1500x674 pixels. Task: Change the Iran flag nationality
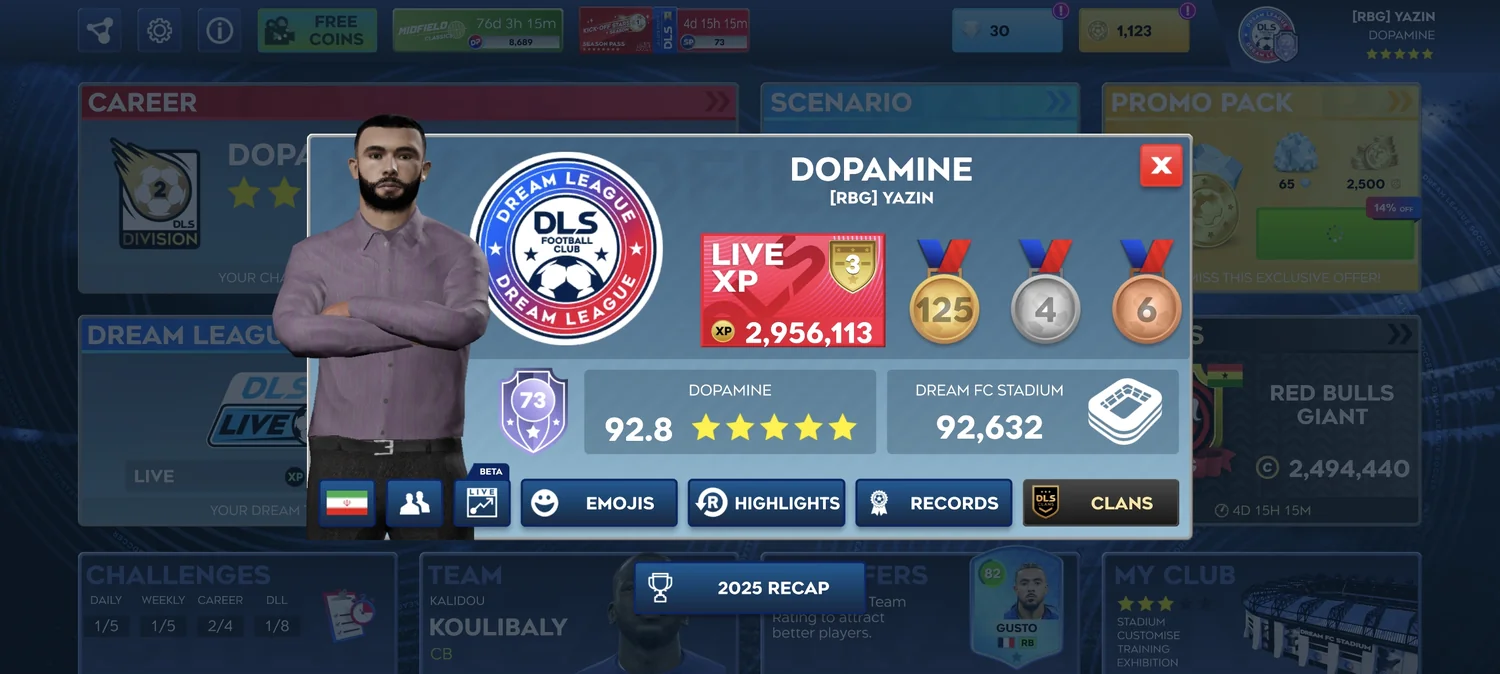347,503
